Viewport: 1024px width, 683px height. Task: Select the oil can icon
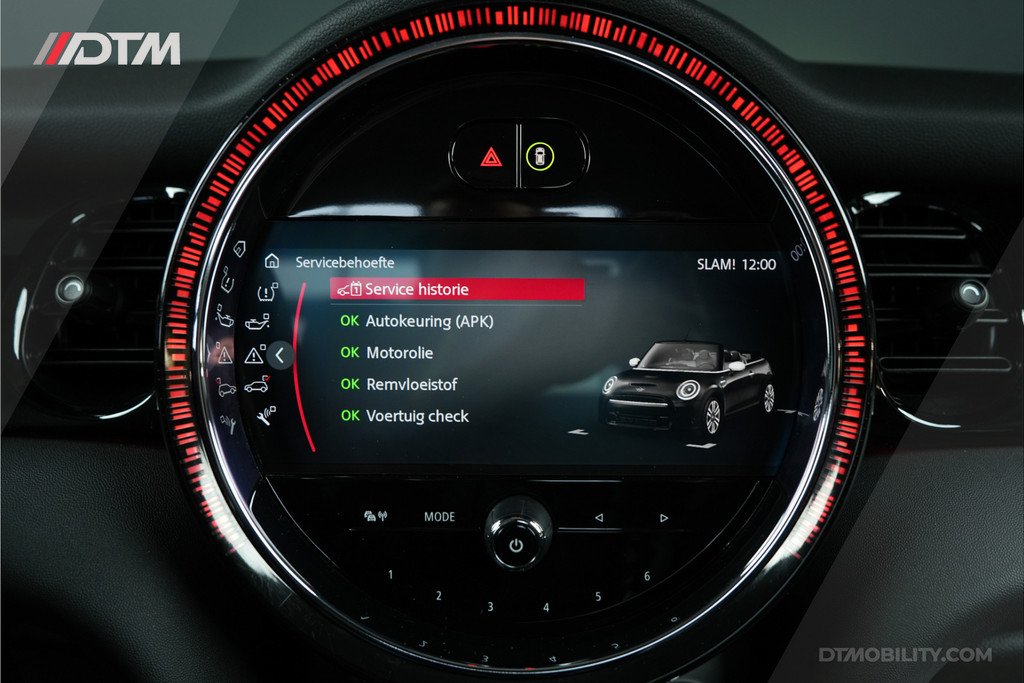click(x=257, y=322)
